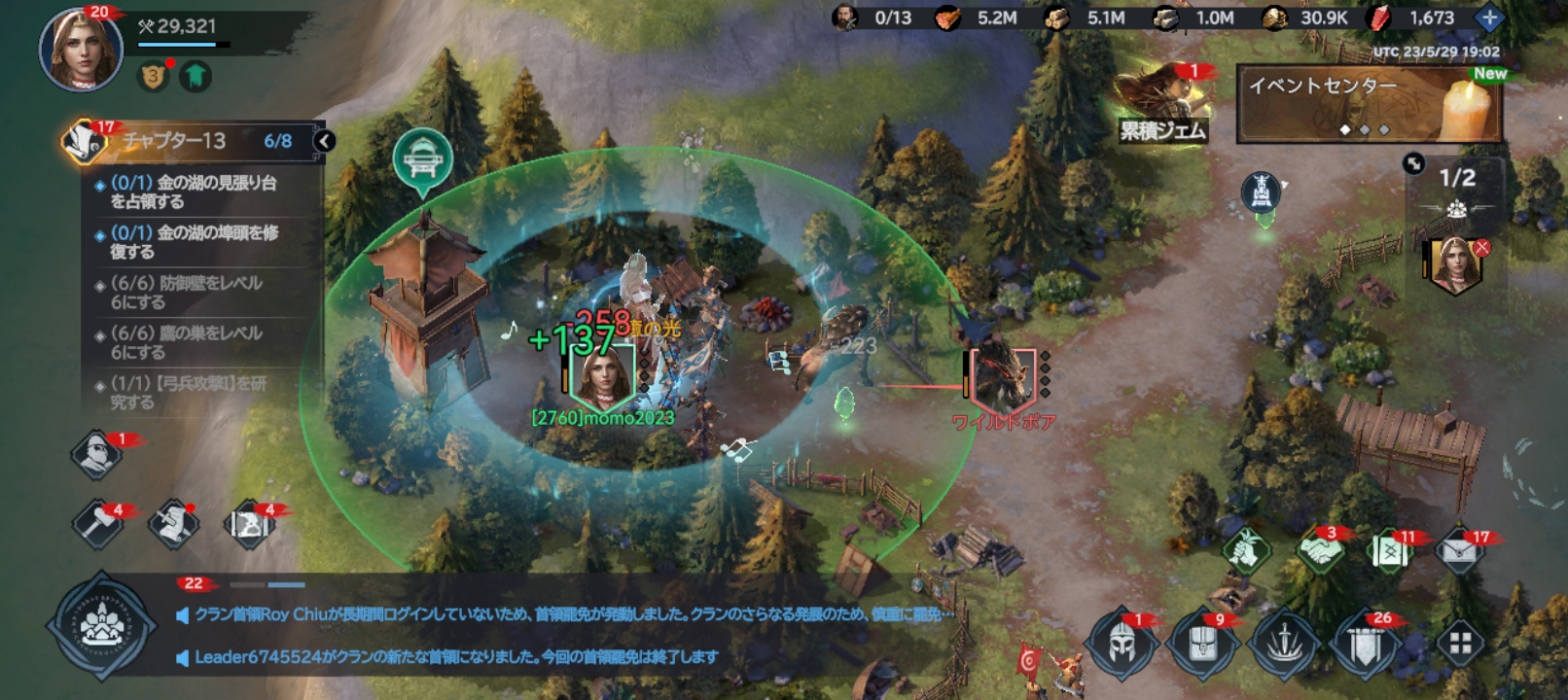Screen dimensions: 1568x700
Task: Add gems with the plus button
Action: point(1488,17)
